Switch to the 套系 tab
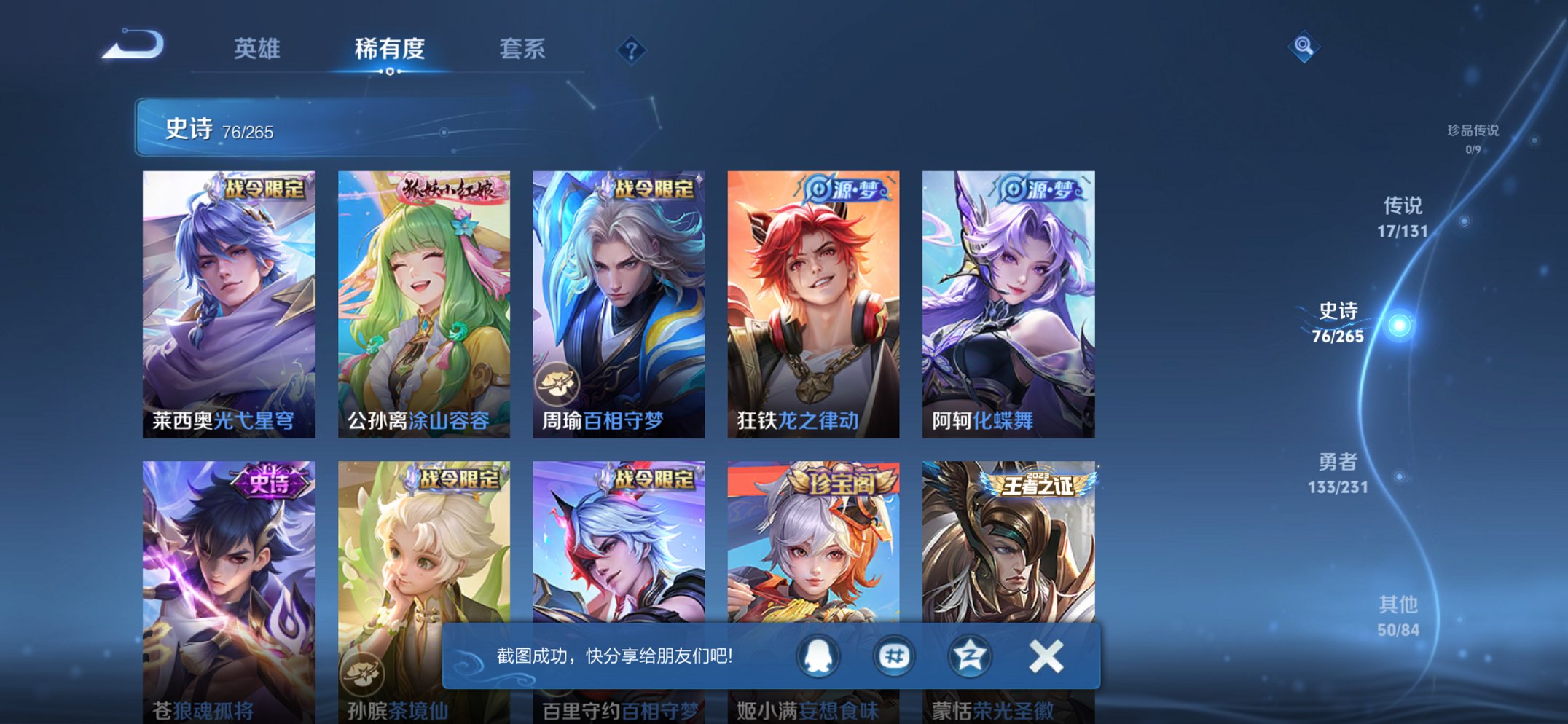This screenshot has height=724, width=1568. (x=522, y=49)
